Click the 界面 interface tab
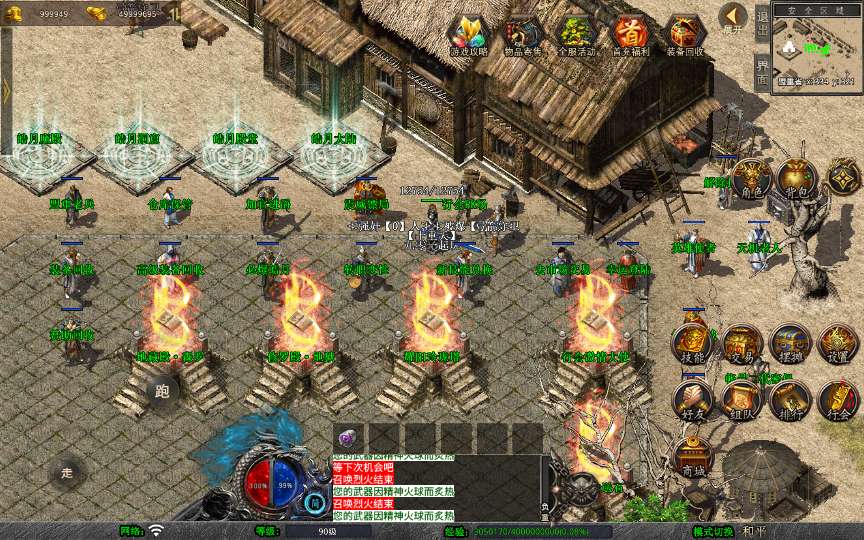The height and width of the screenshot is (540, 864). [x=762, y=72]
